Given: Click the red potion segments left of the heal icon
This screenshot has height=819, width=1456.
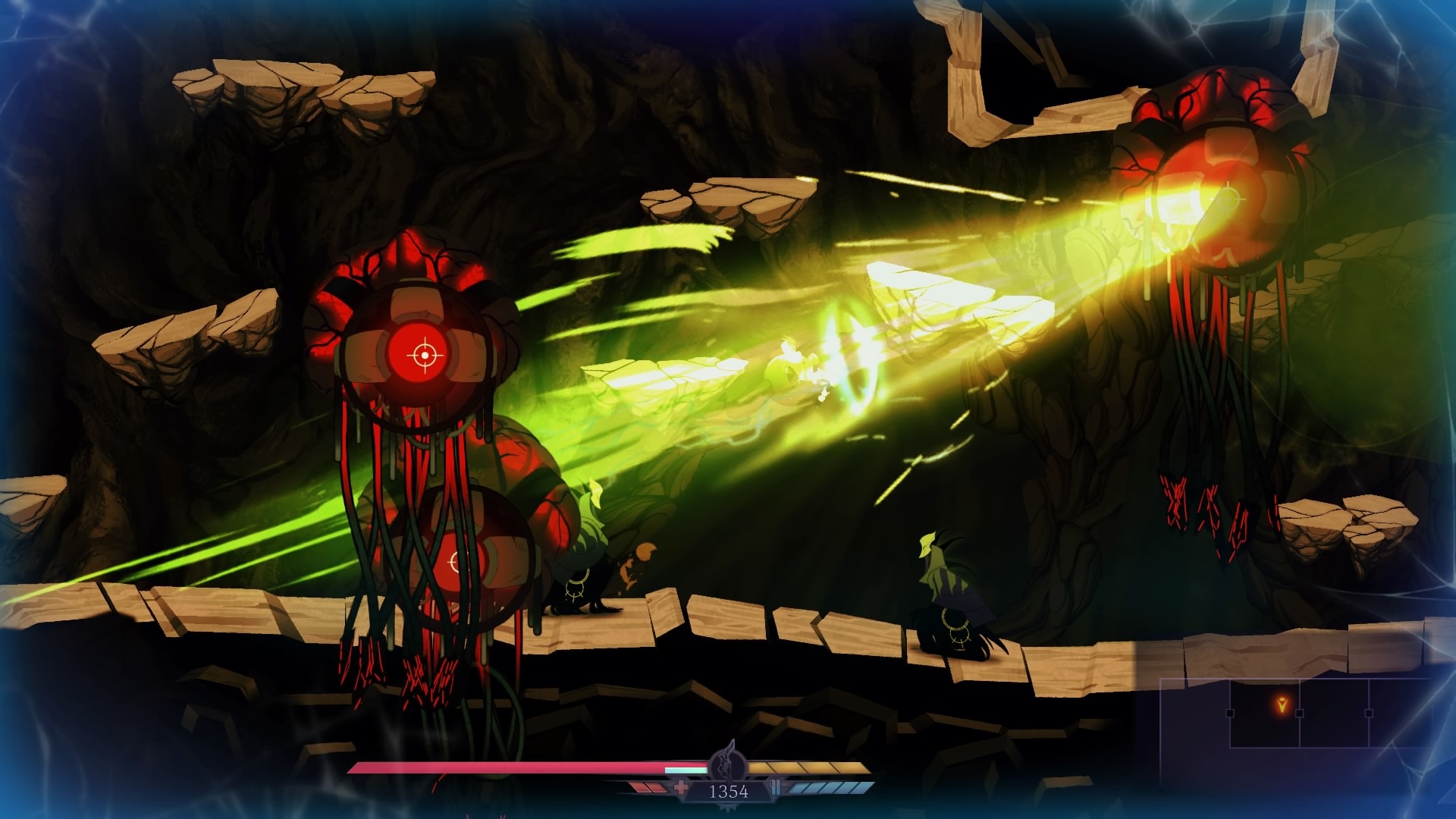Looking at the screenshot, I should click(x=647, y=786).
